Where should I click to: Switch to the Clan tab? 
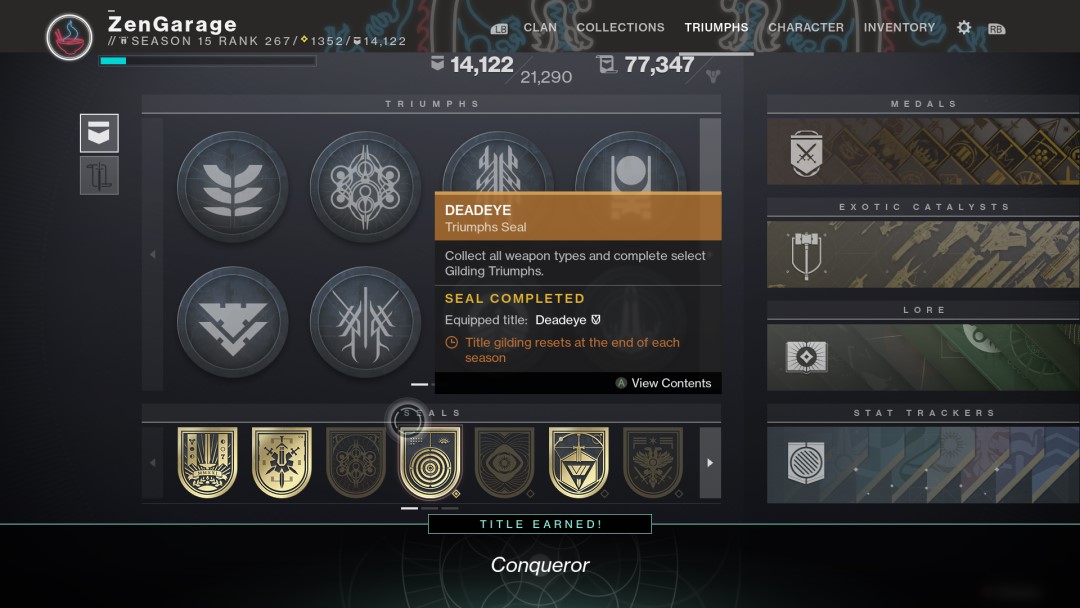coord(540,28)
